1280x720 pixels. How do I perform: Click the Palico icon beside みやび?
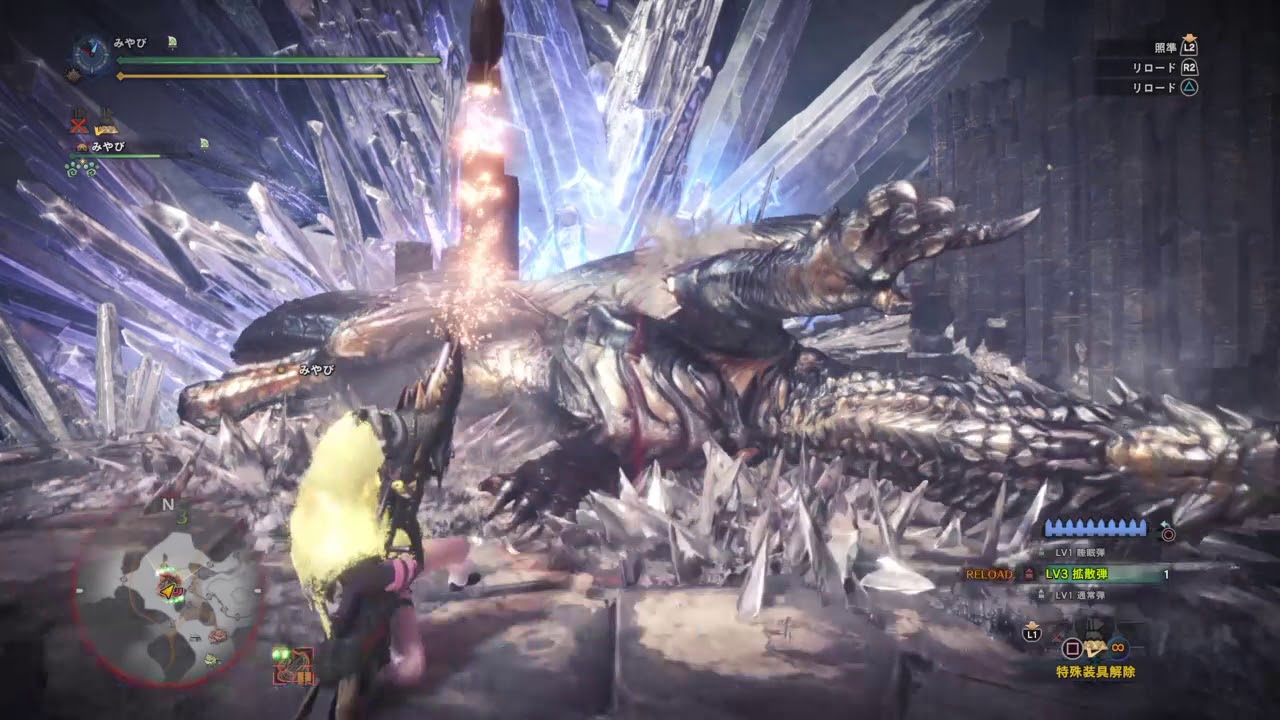tap(81, 147)
